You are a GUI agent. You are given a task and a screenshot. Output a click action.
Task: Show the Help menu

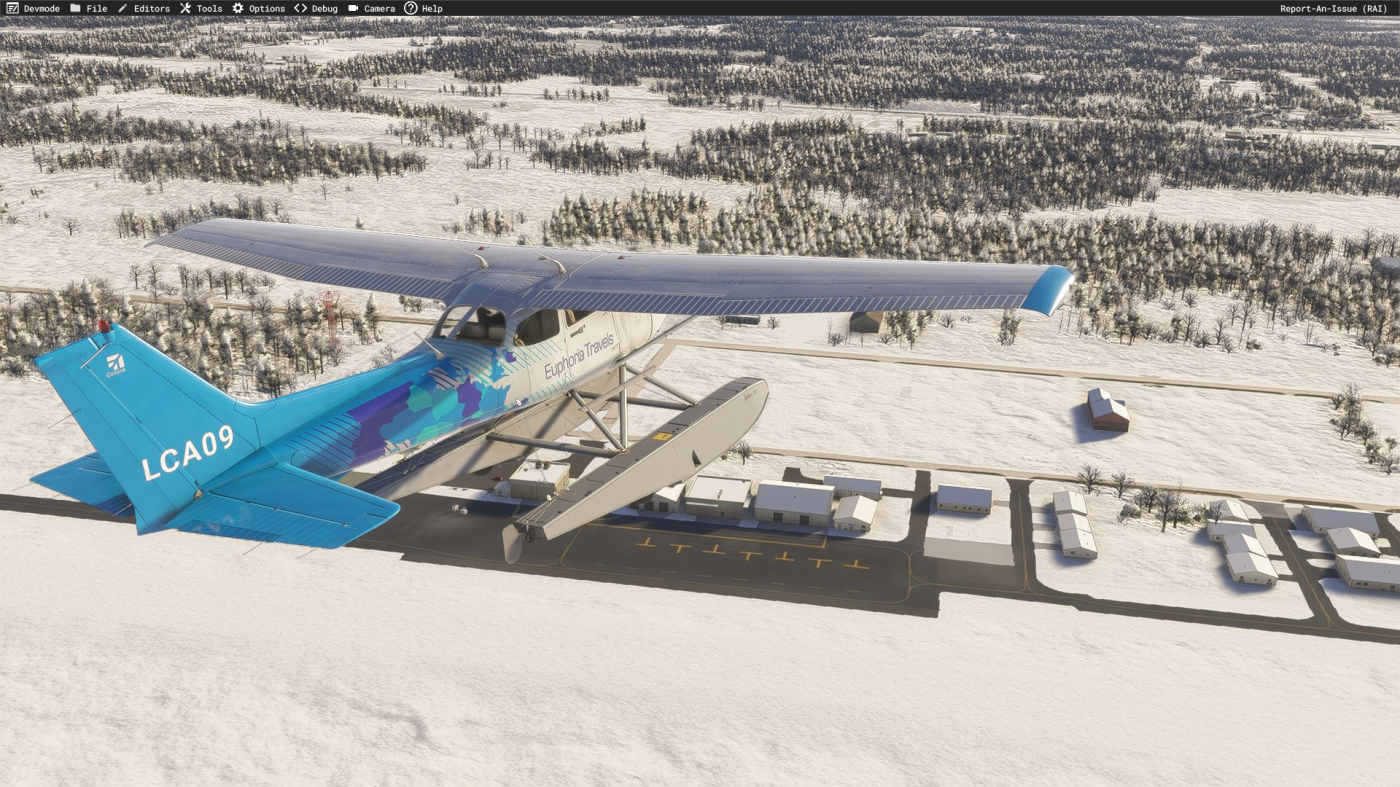[423, 8]
